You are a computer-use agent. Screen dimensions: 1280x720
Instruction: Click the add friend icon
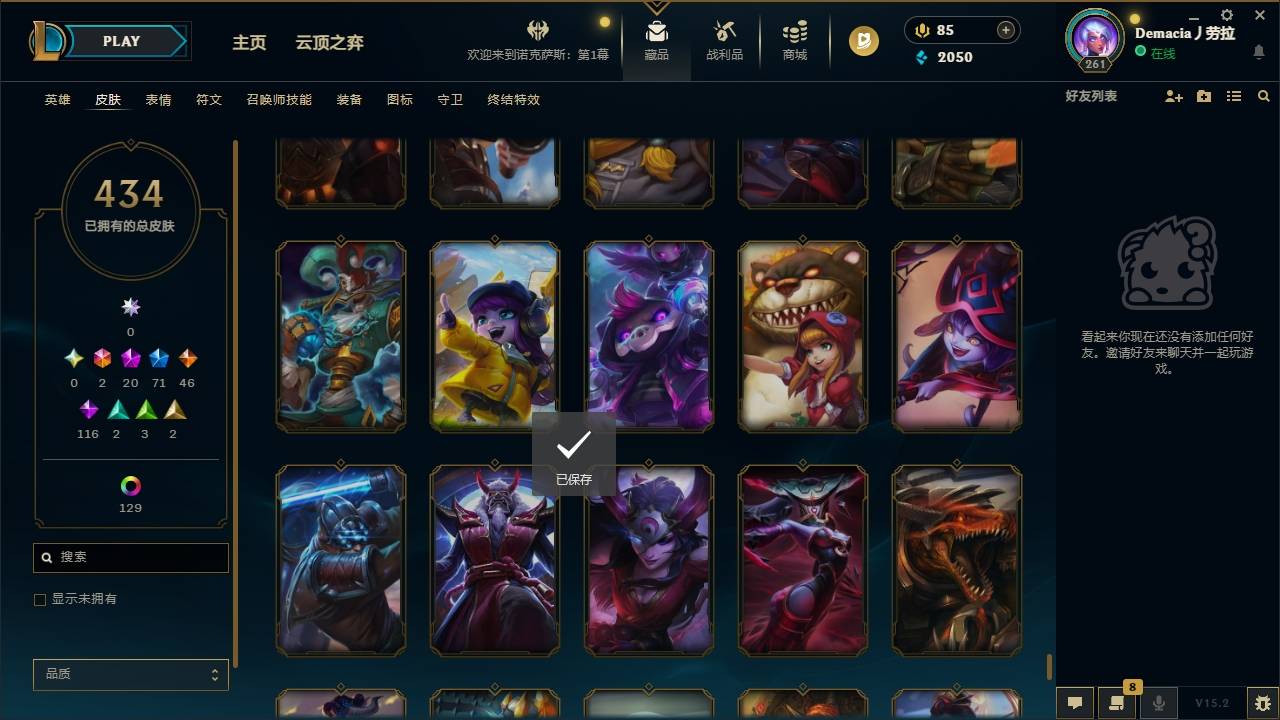click(x=1172, y=96)
